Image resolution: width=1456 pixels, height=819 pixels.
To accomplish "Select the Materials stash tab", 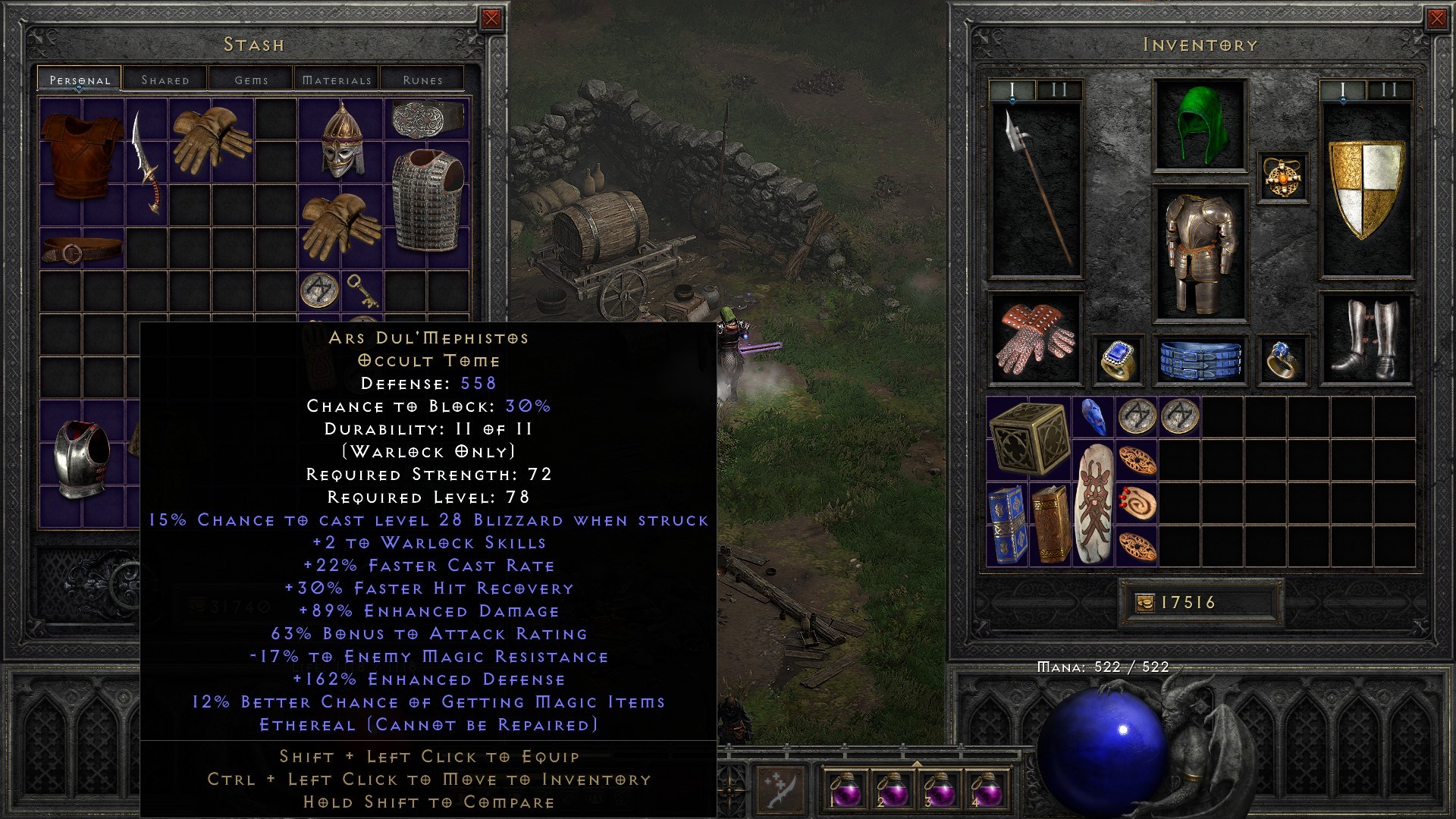I will [x=337, y=79].
